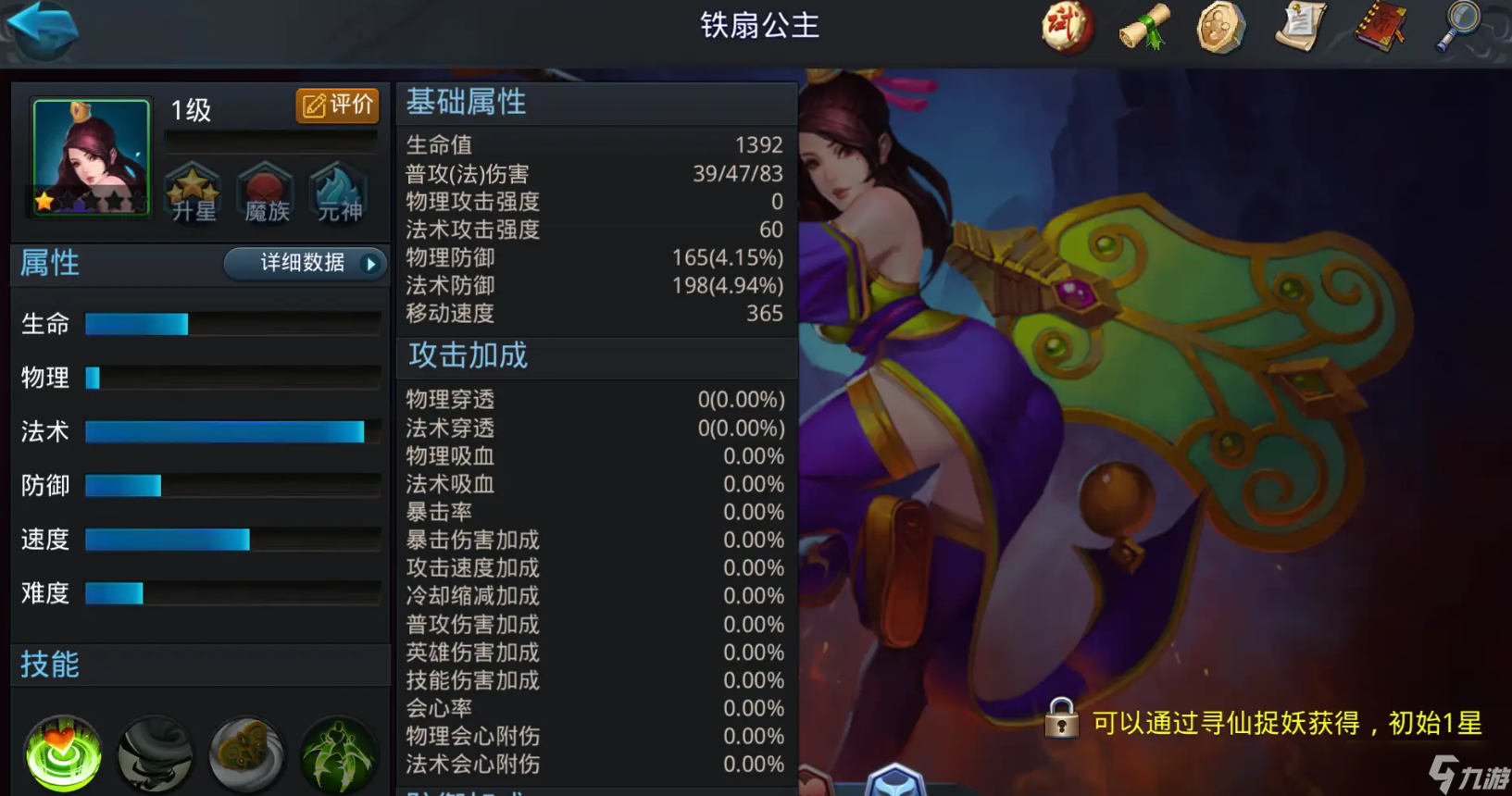Toggle the 魔族 faction view

coord(265,192)
